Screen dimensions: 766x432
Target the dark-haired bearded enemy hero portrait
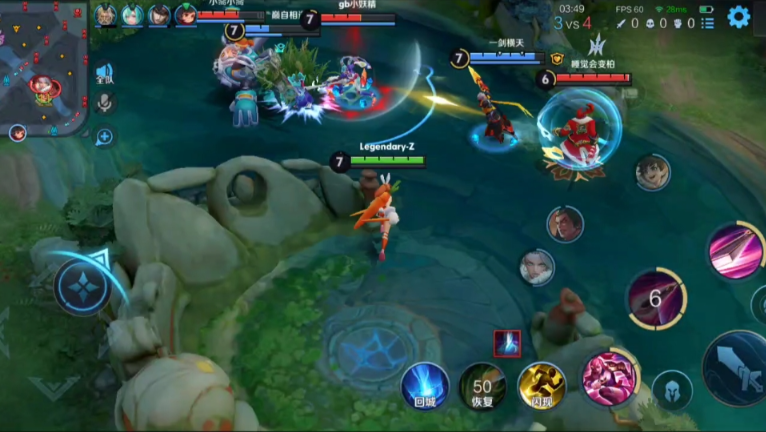pyautogui.click(x=564, y=223)
